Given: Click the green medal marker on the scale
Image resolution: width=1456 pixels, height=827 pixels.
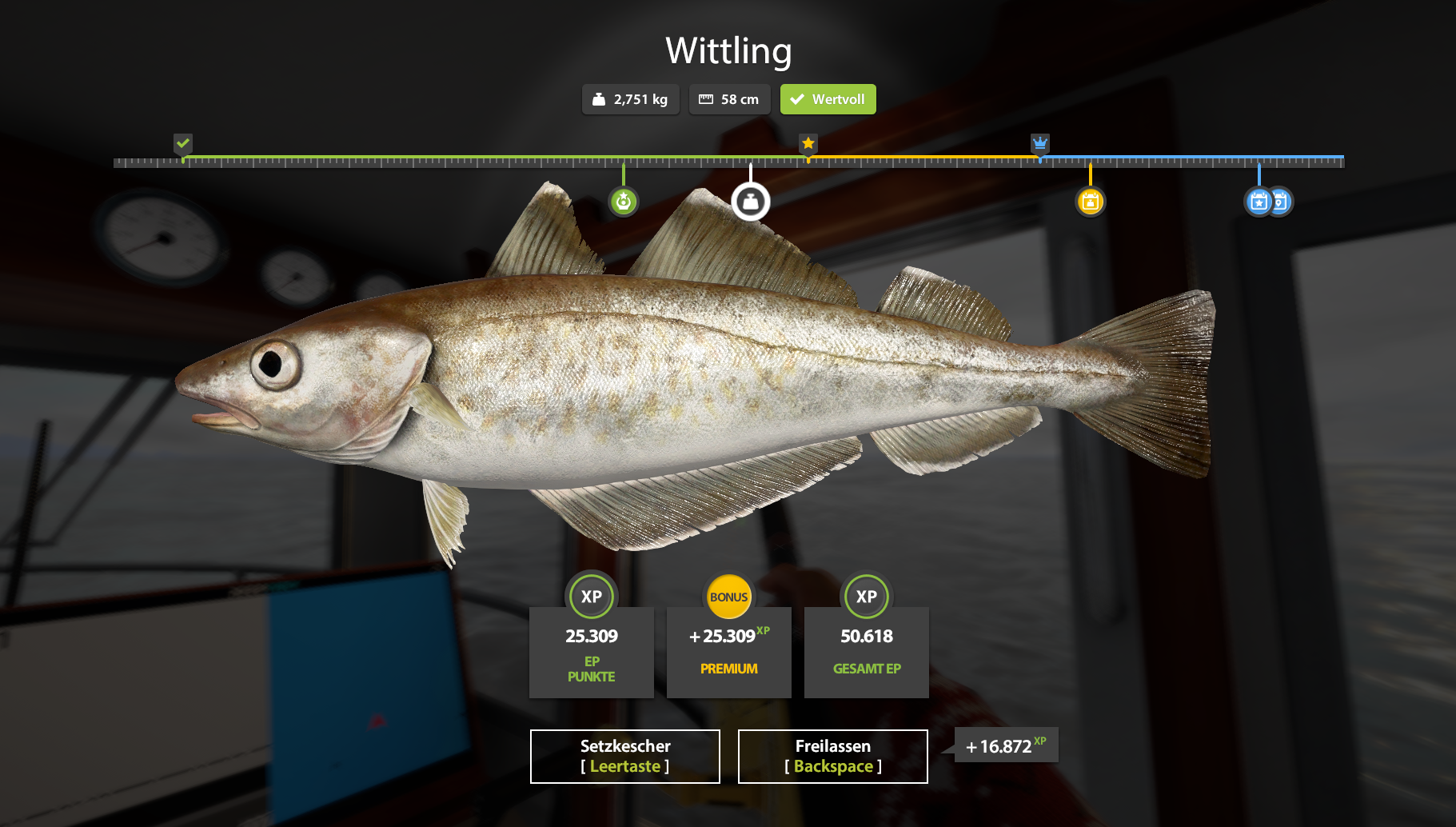Looking at the screenshot, I should (x=624, y=202).
